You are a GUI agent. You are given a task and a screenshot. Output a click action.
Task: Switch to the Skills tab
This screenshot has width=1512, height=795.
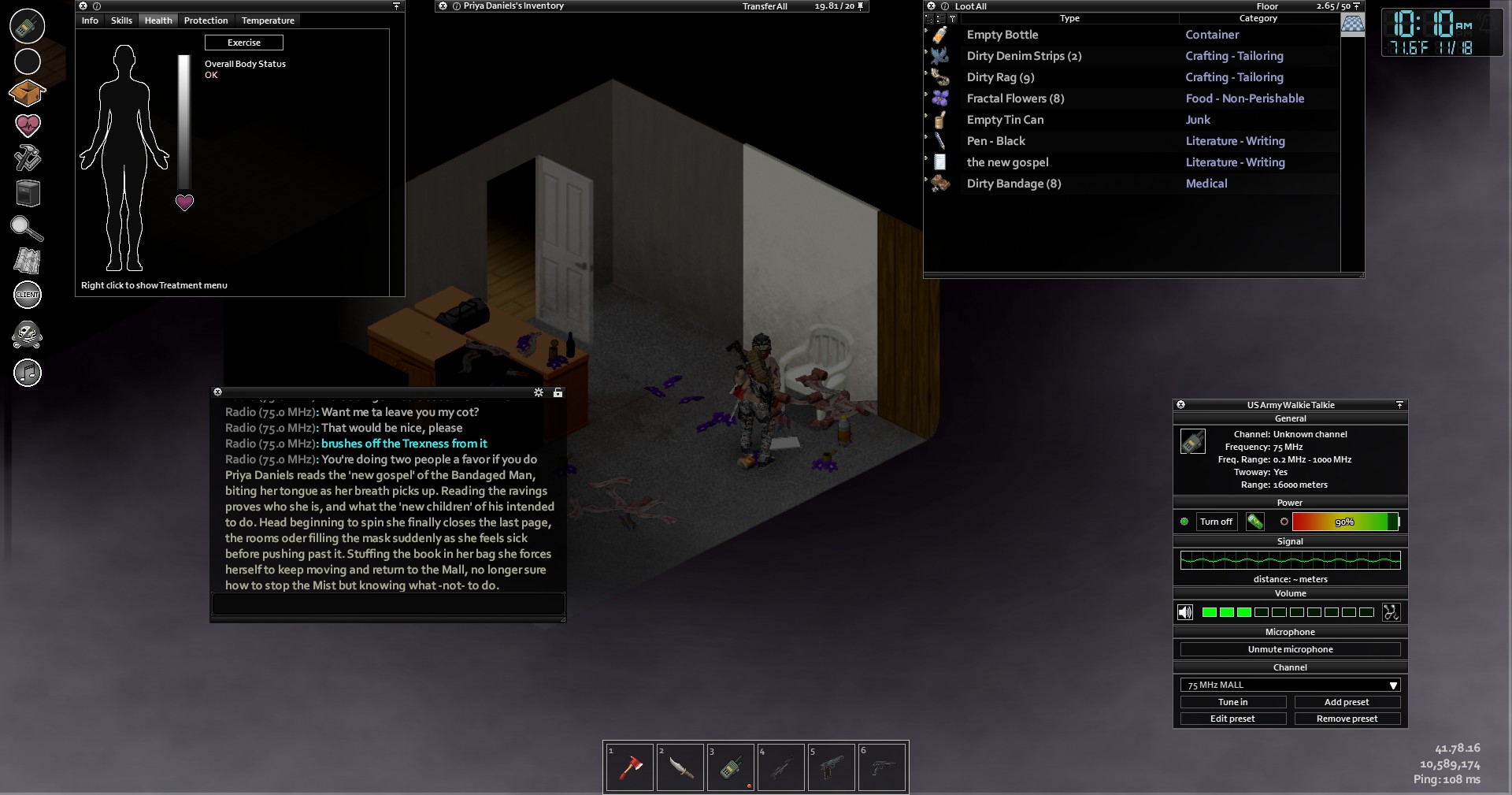pos(121,20)
